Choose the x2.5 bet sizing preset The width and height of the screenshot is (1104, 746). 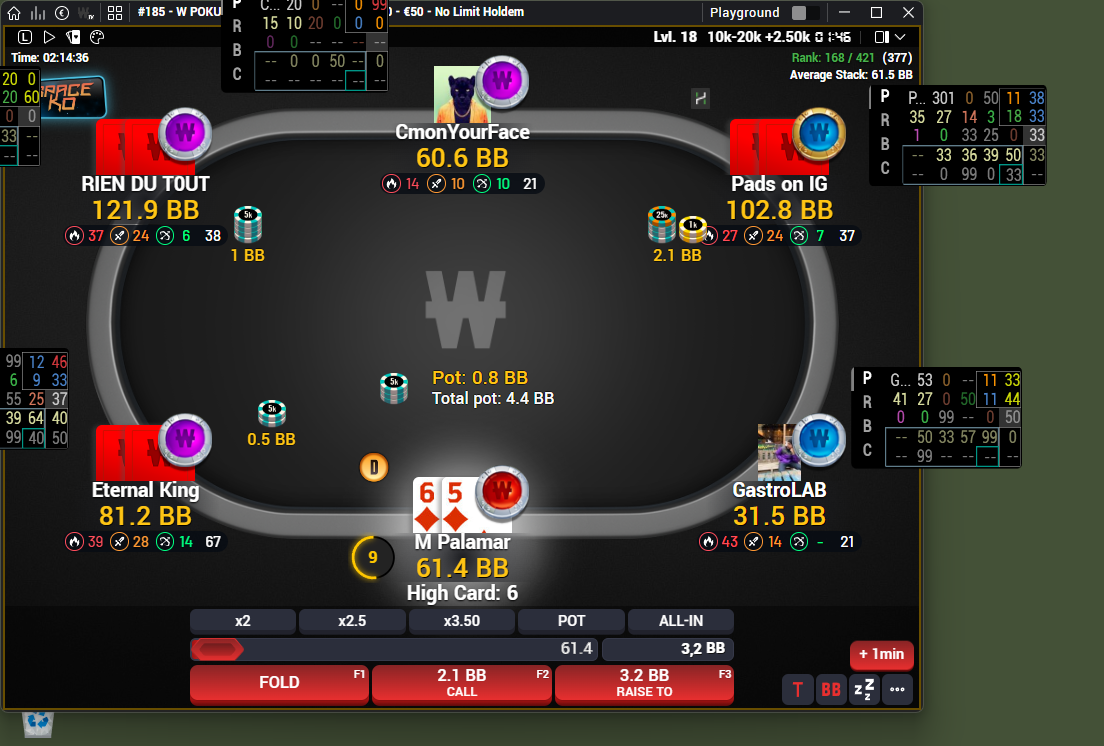click(352, 621)
